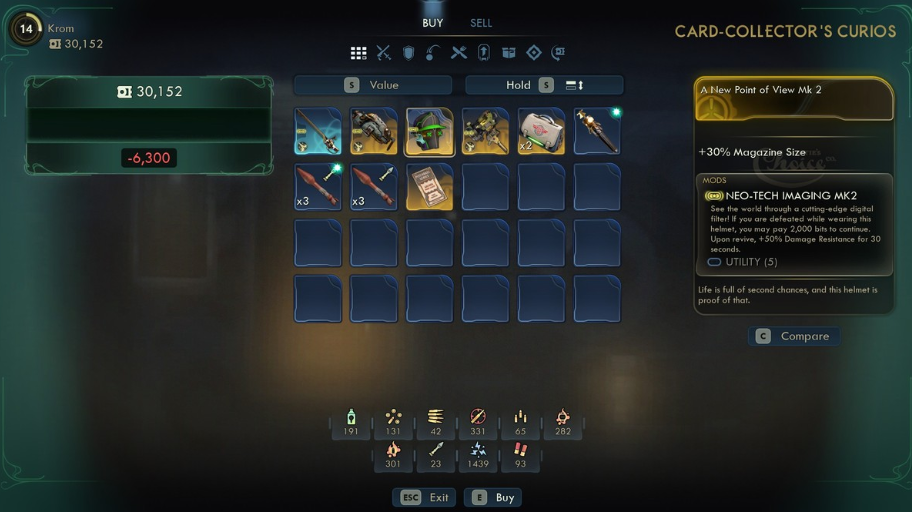Select the BUY tab

click(432, 23)
